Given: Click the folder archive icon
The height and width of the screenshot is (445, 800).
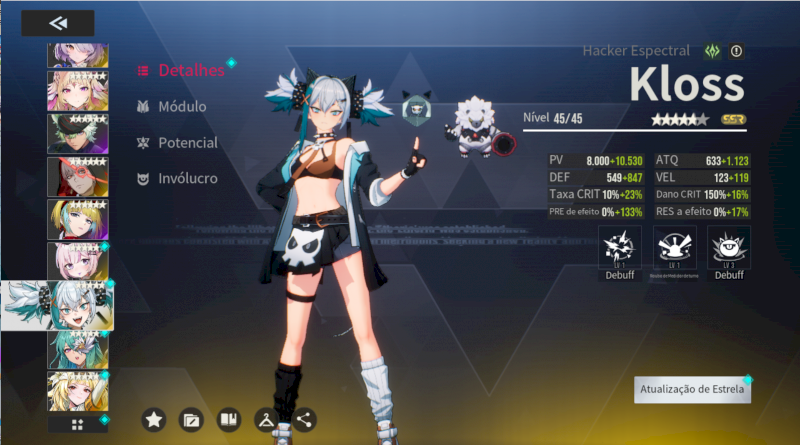Looking at the screenshot, I should click(x=191, y=420).
